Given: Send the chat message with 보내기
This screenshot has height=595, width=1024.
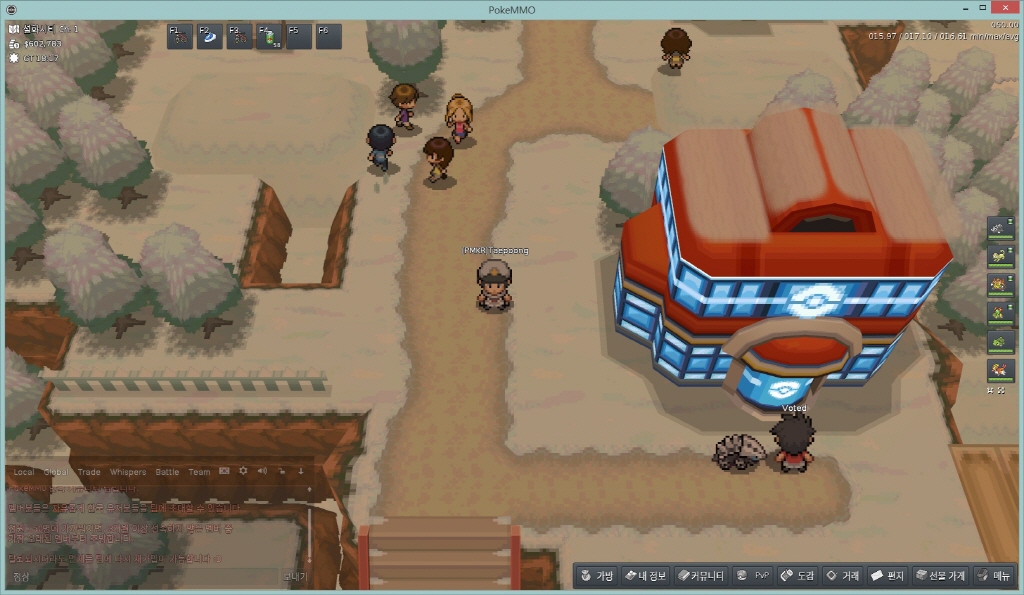Looking at the screenshot, I should pyautogui.click(x=294, y=577).
